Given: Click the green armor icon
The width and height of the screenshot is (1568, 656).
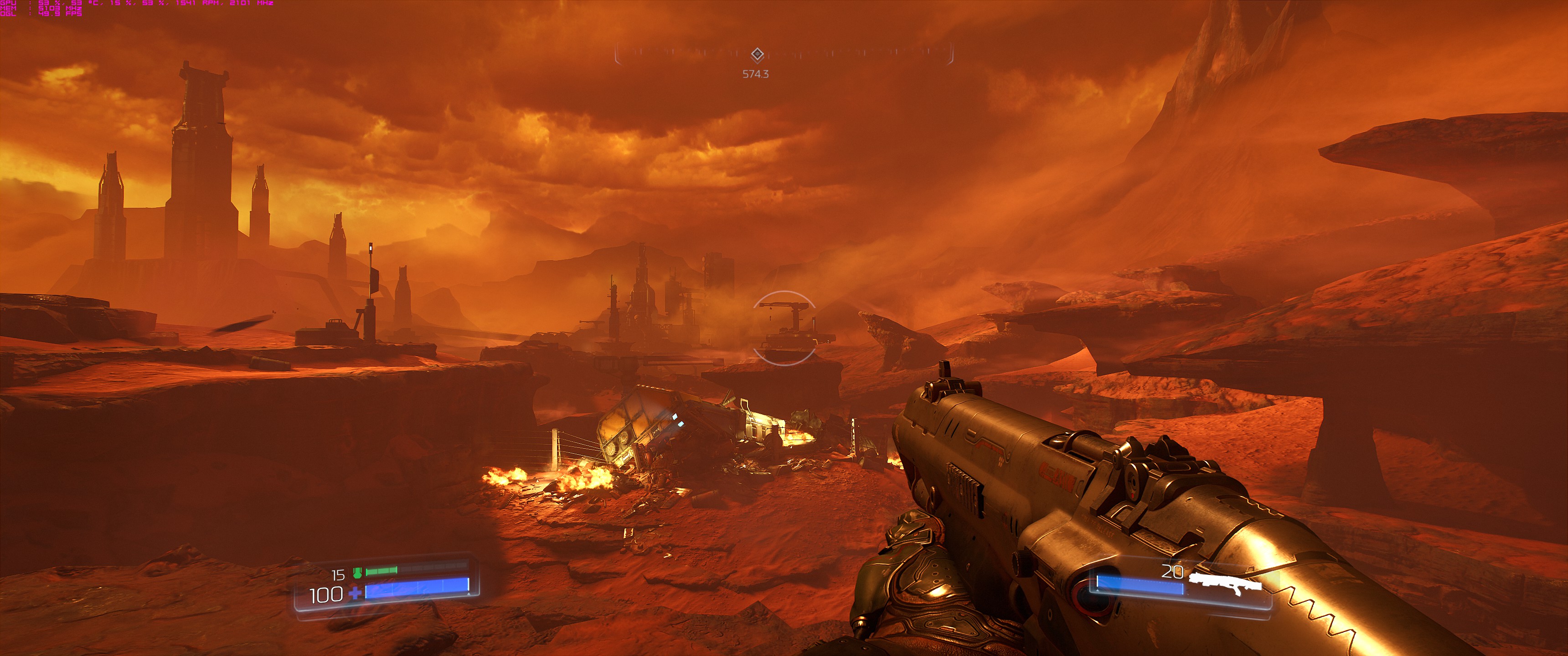Looking at the screenshot, I should click(357, 573).
